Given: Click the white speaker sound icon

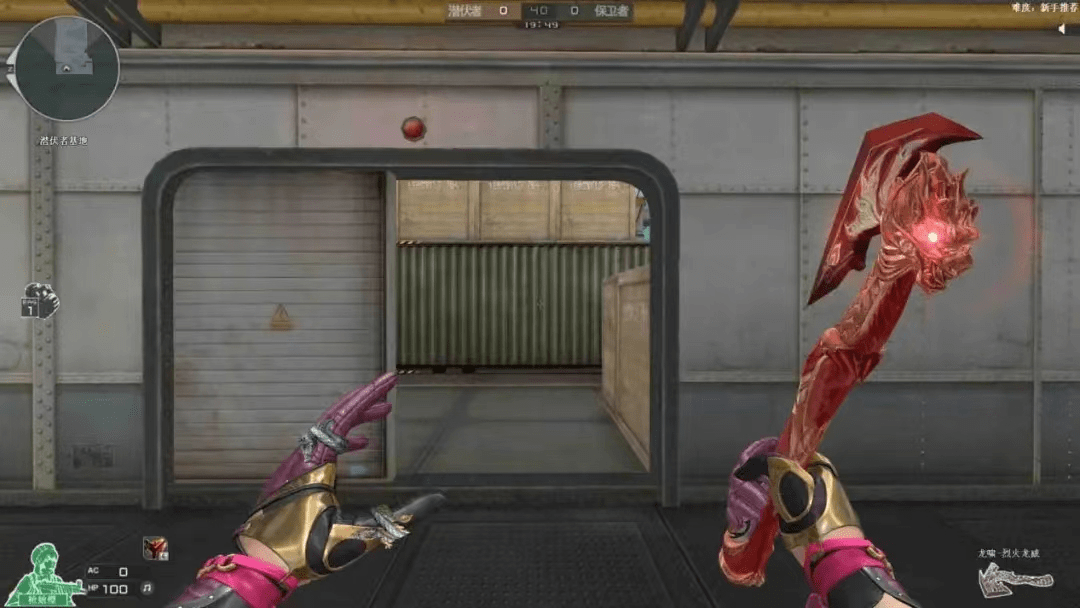Looking at the screenshot, I should point(1061,29).
